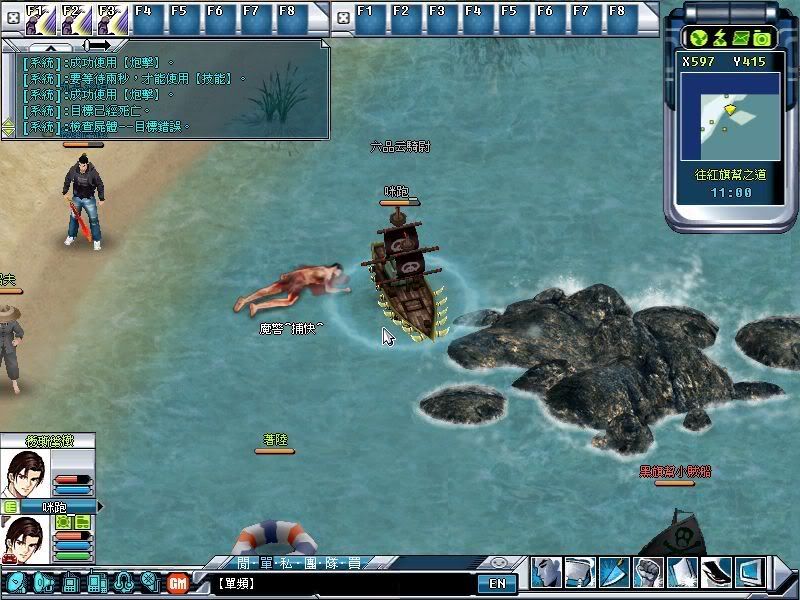This screenshot has width=800, height=600.
Task: Open the headset icon in bottom bar
Action: (124, 581)
